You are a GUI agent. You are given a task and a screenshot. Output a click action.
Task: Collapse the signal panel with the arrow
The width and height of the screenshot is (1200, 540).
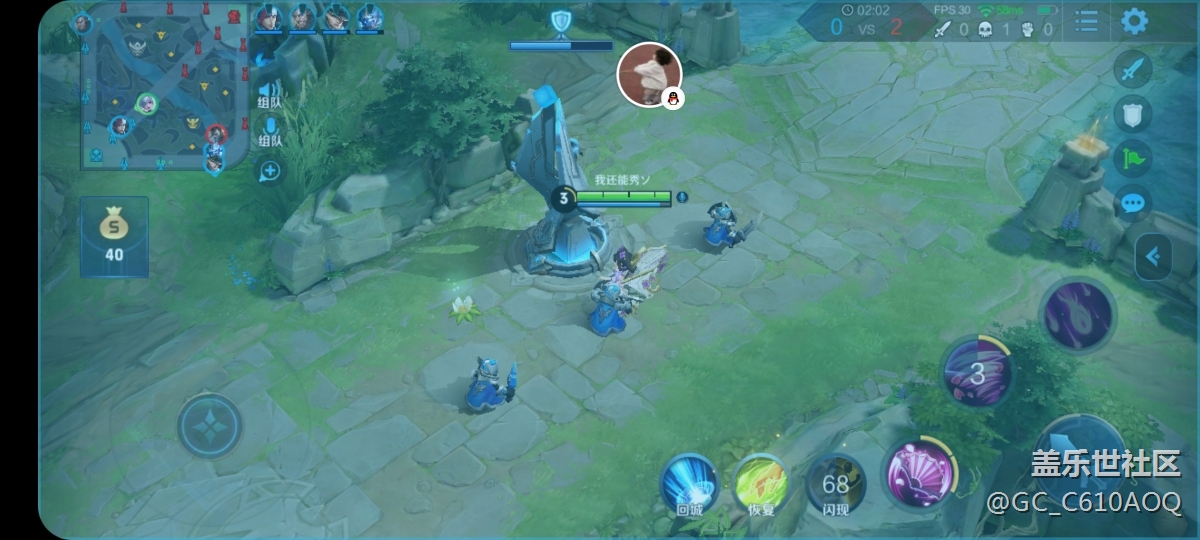click(x=1153, y=257)
